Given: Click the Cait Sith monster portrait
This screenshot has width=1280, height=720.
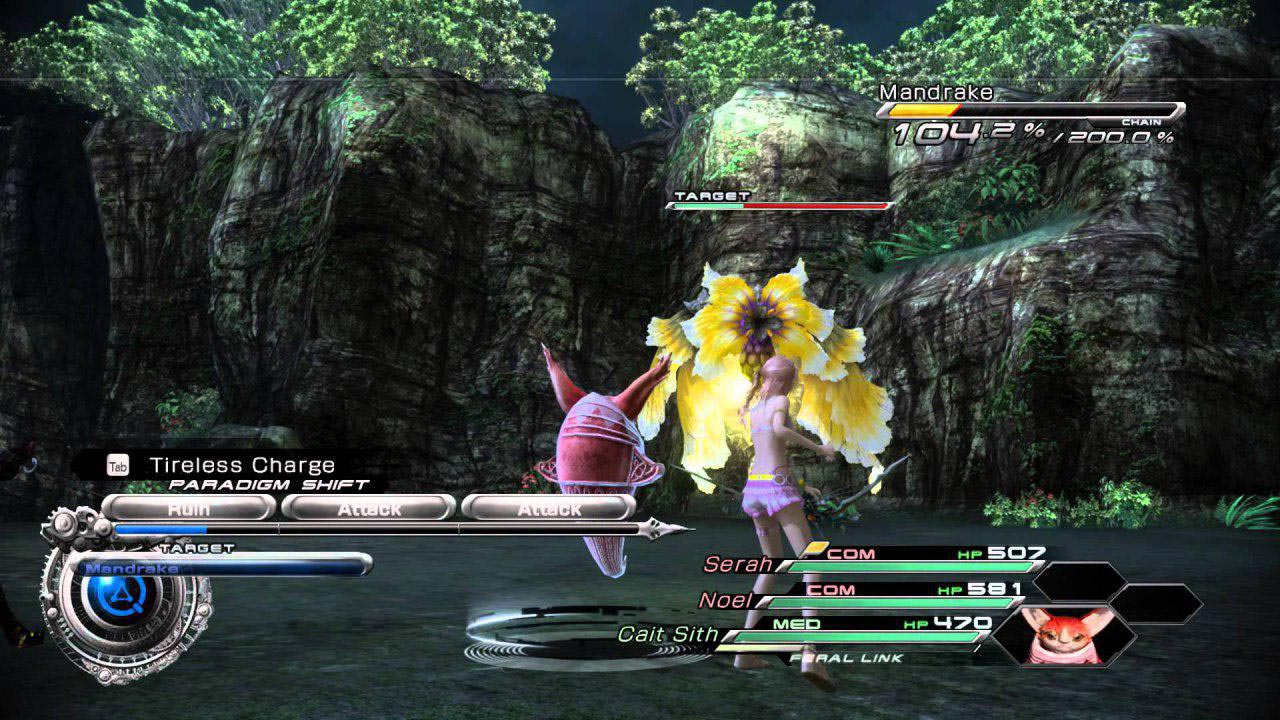Looking at the screenshot, I should tap(1064, 635).
